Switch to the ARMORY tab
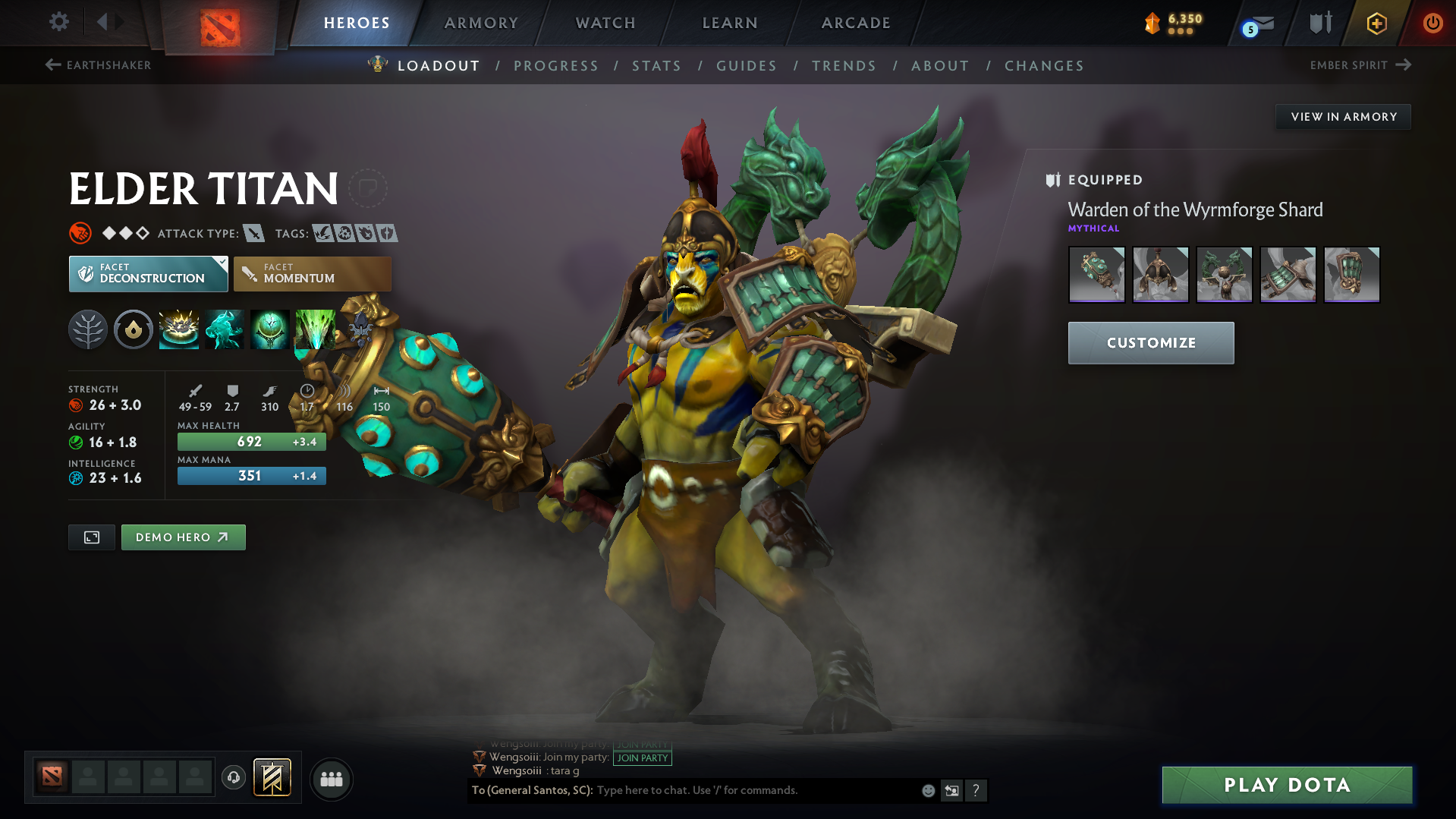 (481, 23)
